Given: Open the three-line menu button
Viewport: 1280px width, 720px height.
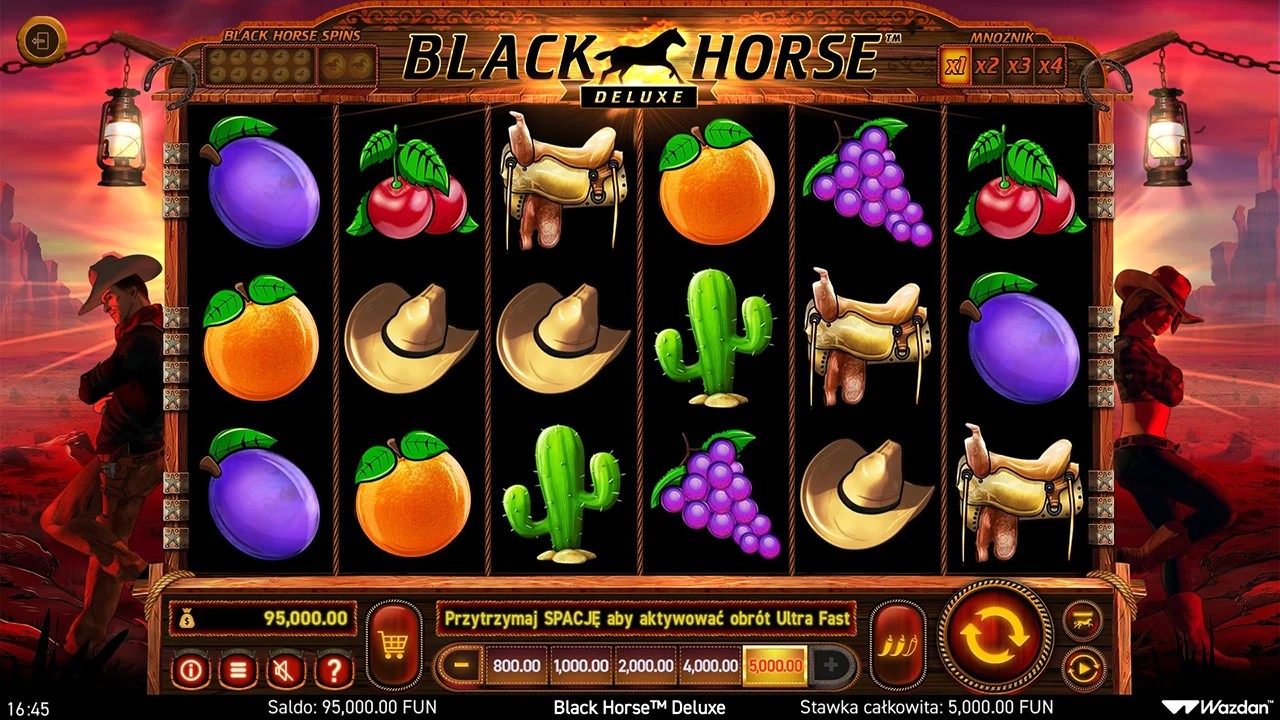Looking at the screenshot, I should coord(238,669).
